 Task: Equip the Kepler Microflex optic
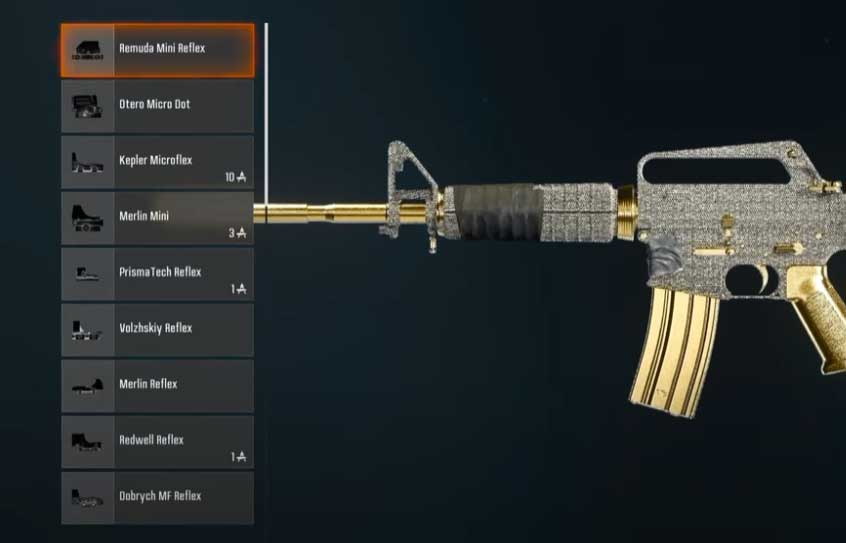click(x=158, y=161)
